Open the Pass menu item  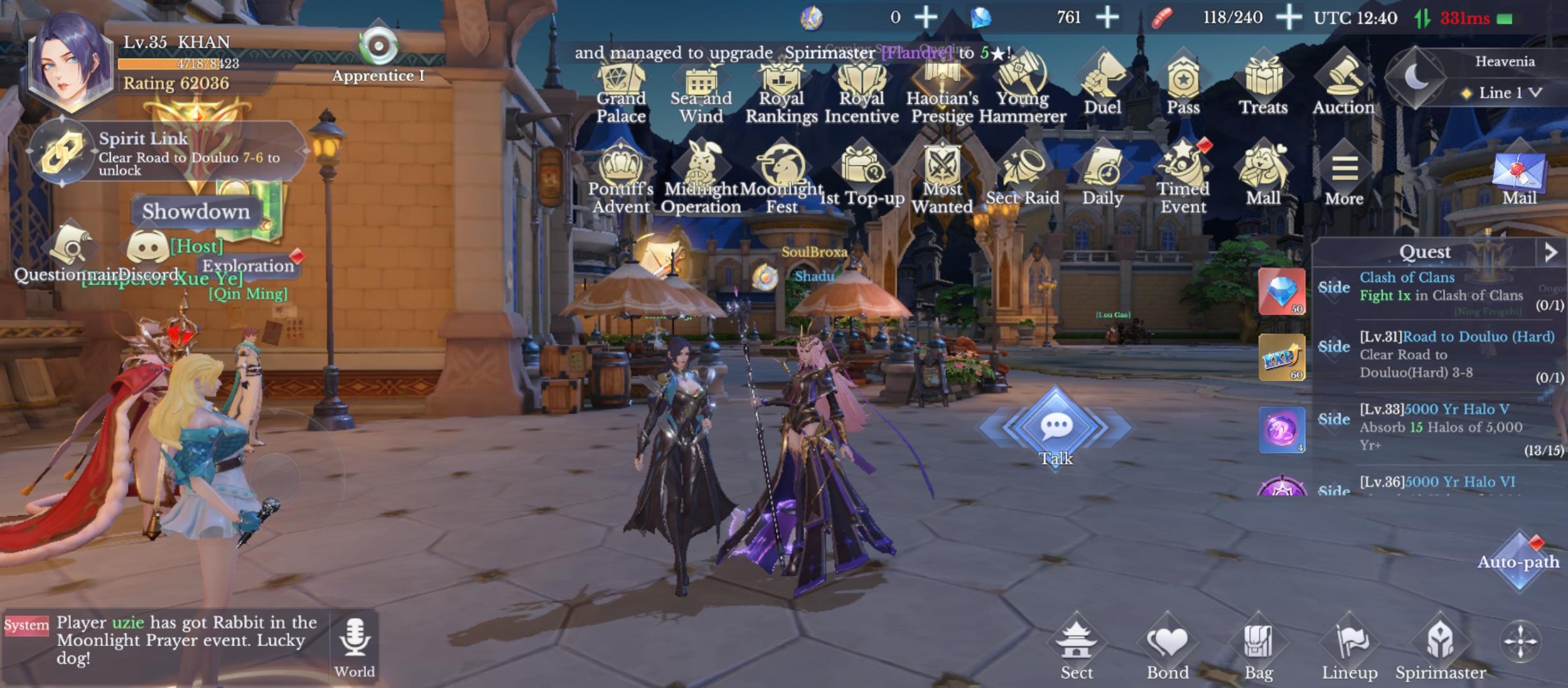point(1184,80)
